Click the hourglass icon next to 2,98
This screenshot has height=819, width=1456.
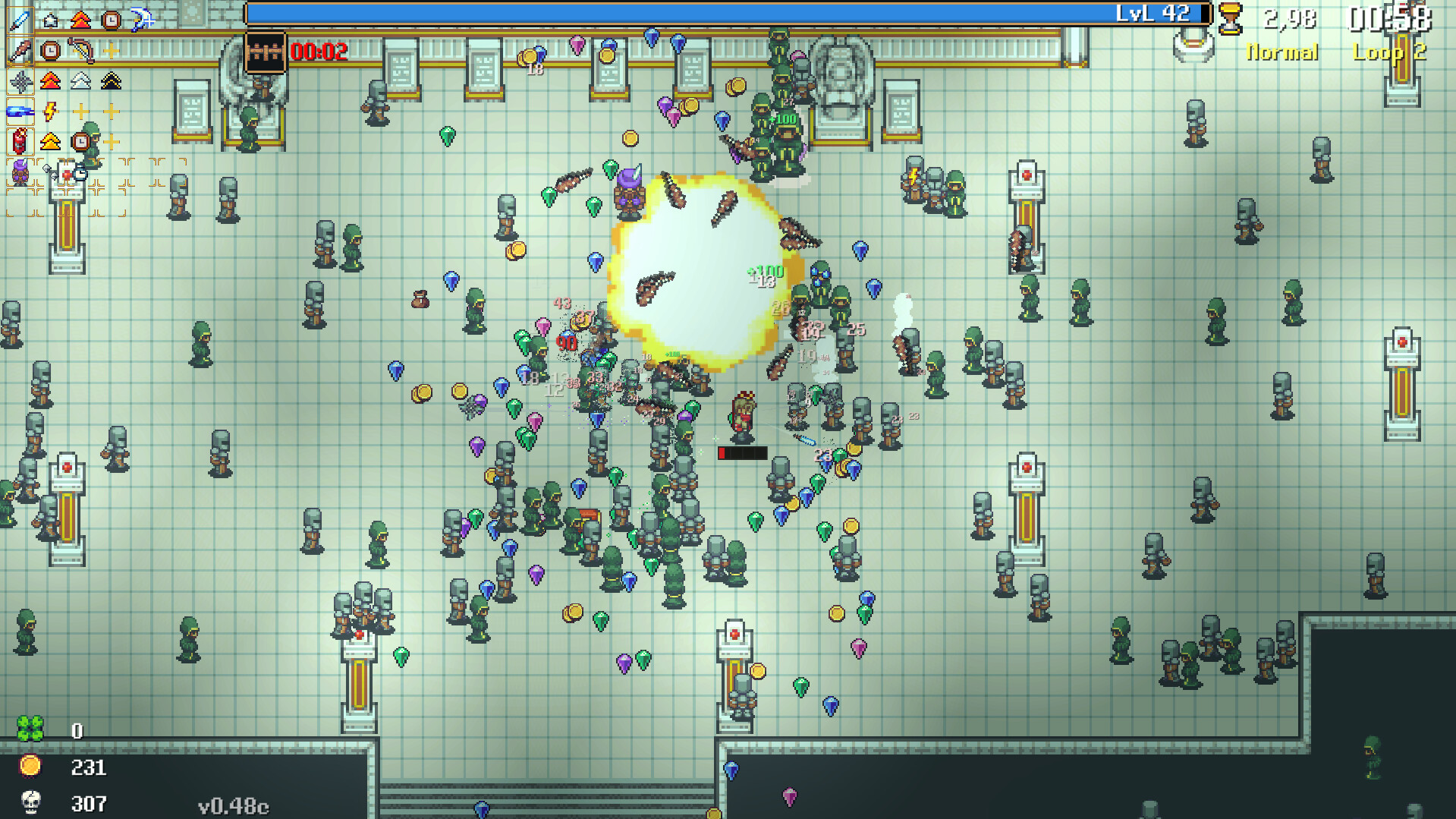(x=1231, y=17)
